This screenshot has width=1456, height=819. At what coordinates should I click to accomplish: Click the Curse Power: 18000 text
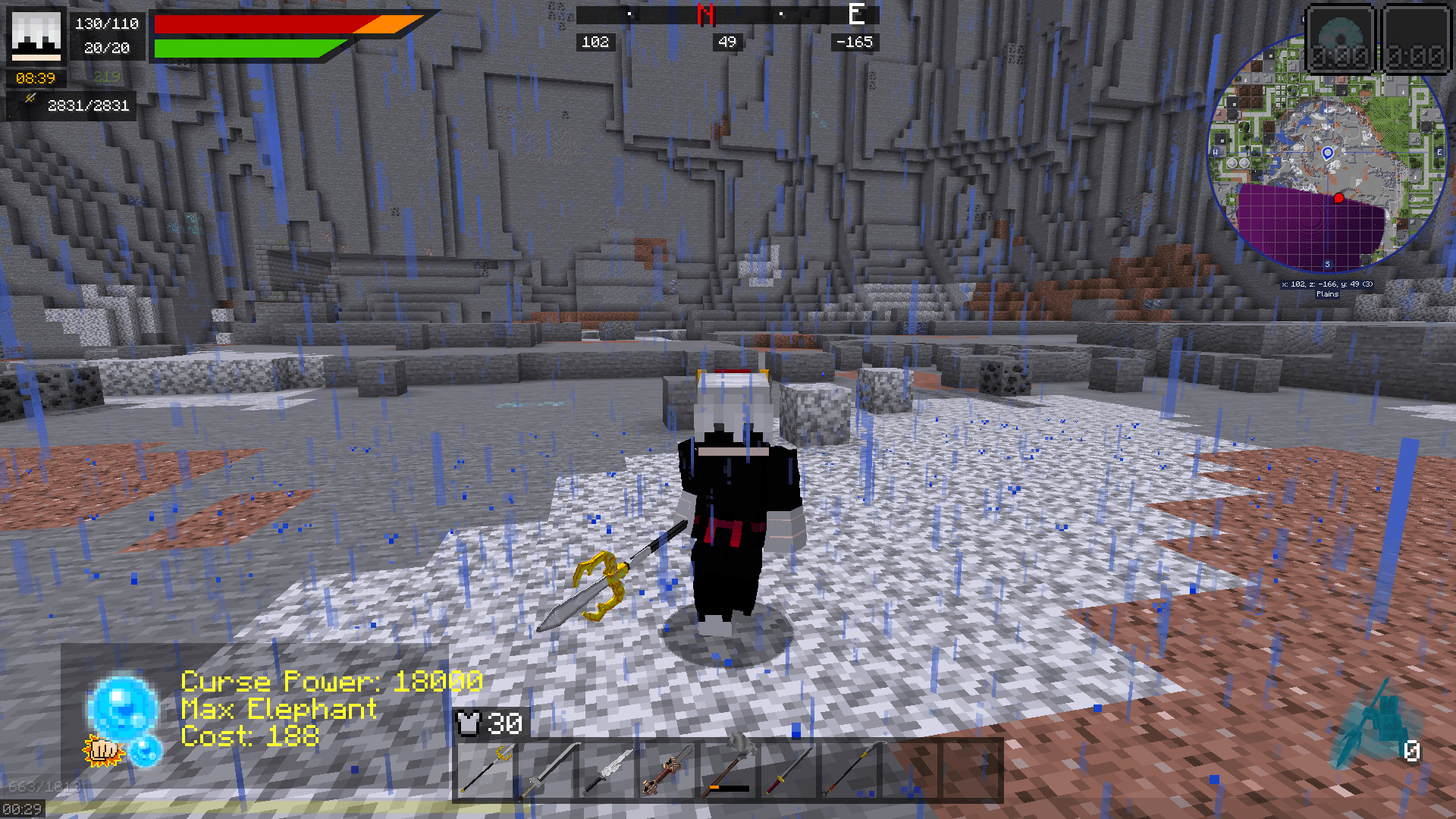331,681
